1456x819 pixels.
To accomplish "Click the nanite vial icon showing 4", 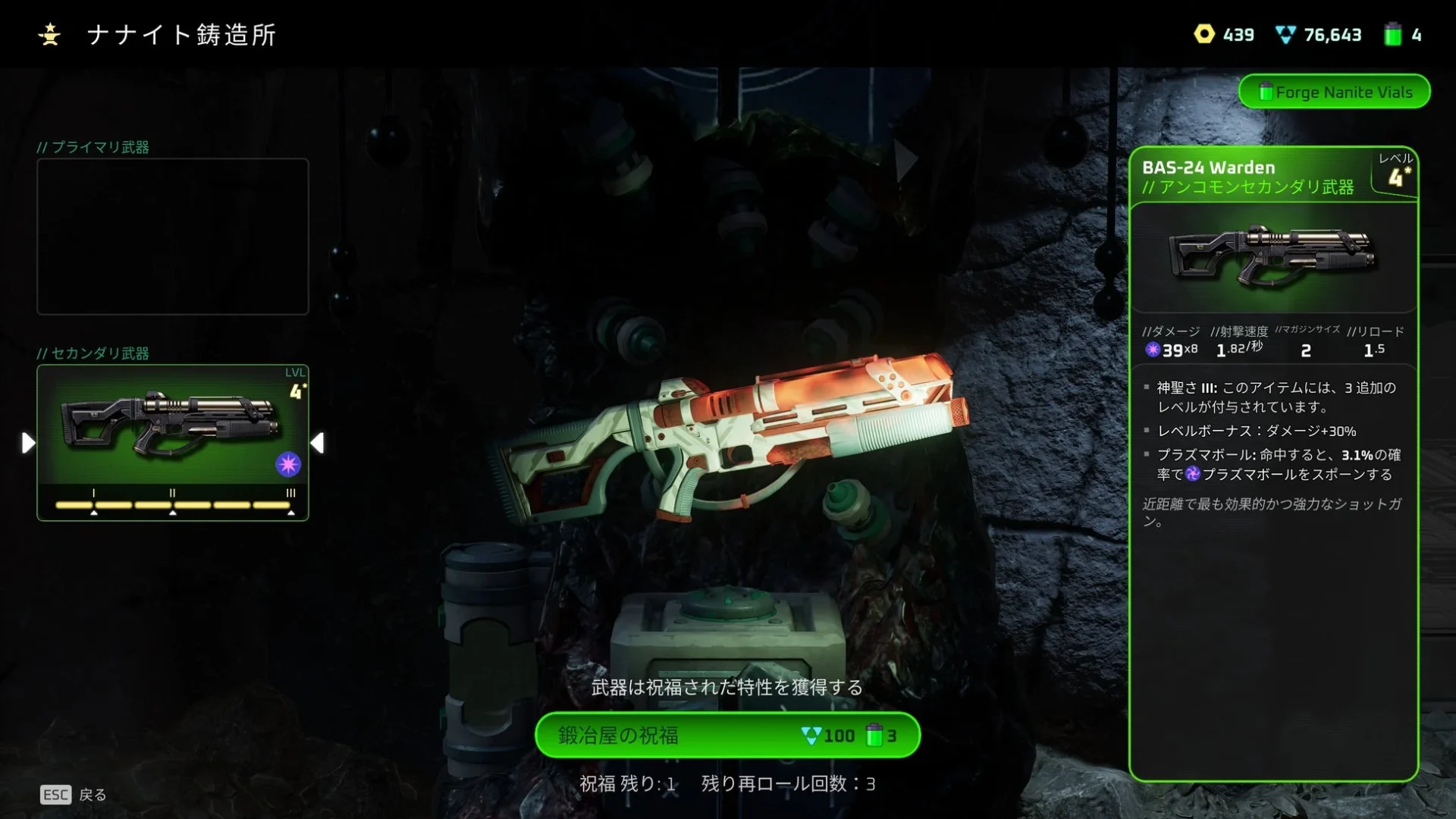I will [x=1392, y=34].
